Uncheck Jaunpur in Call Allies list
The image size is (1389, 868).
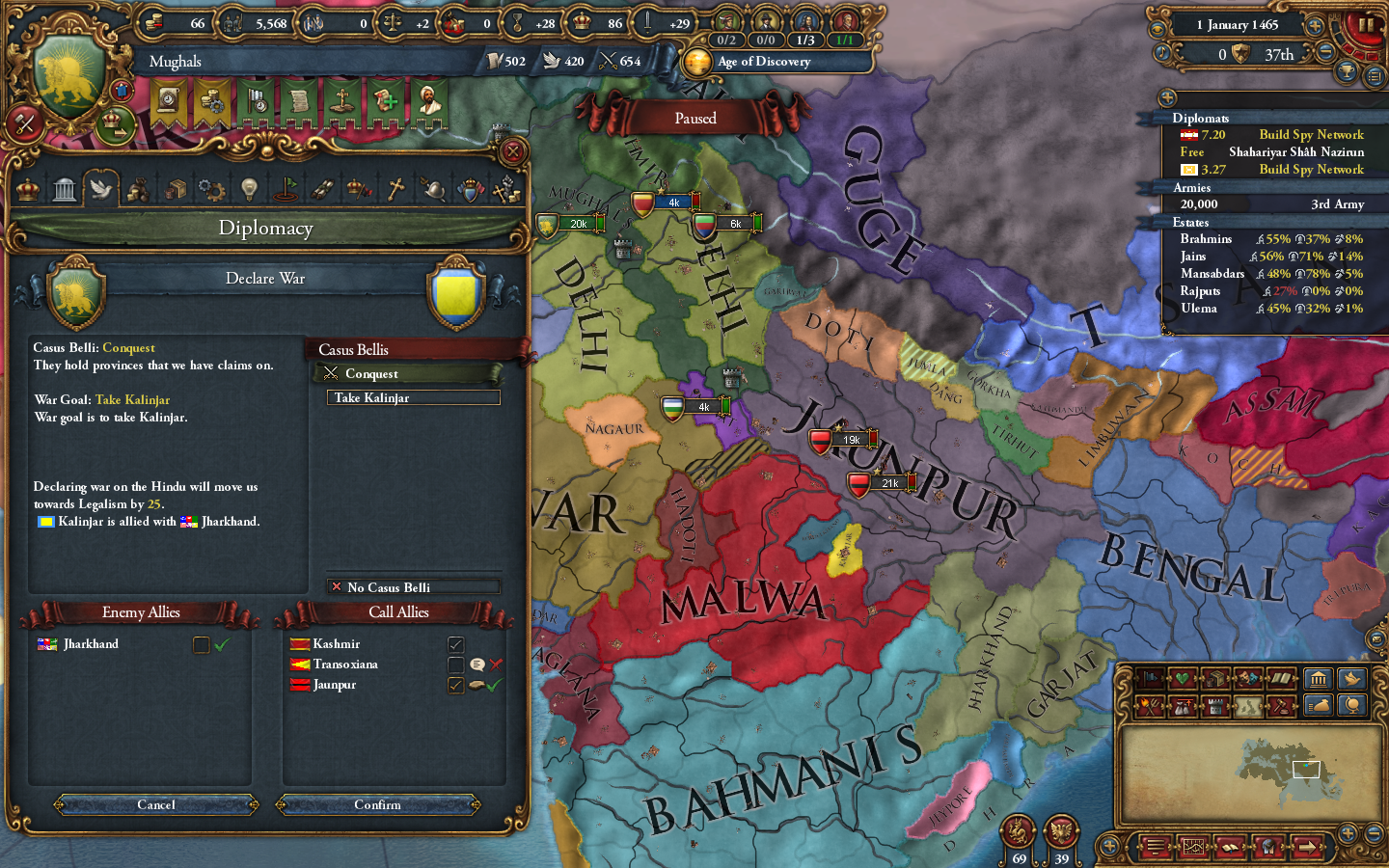[x=456, y=685]
